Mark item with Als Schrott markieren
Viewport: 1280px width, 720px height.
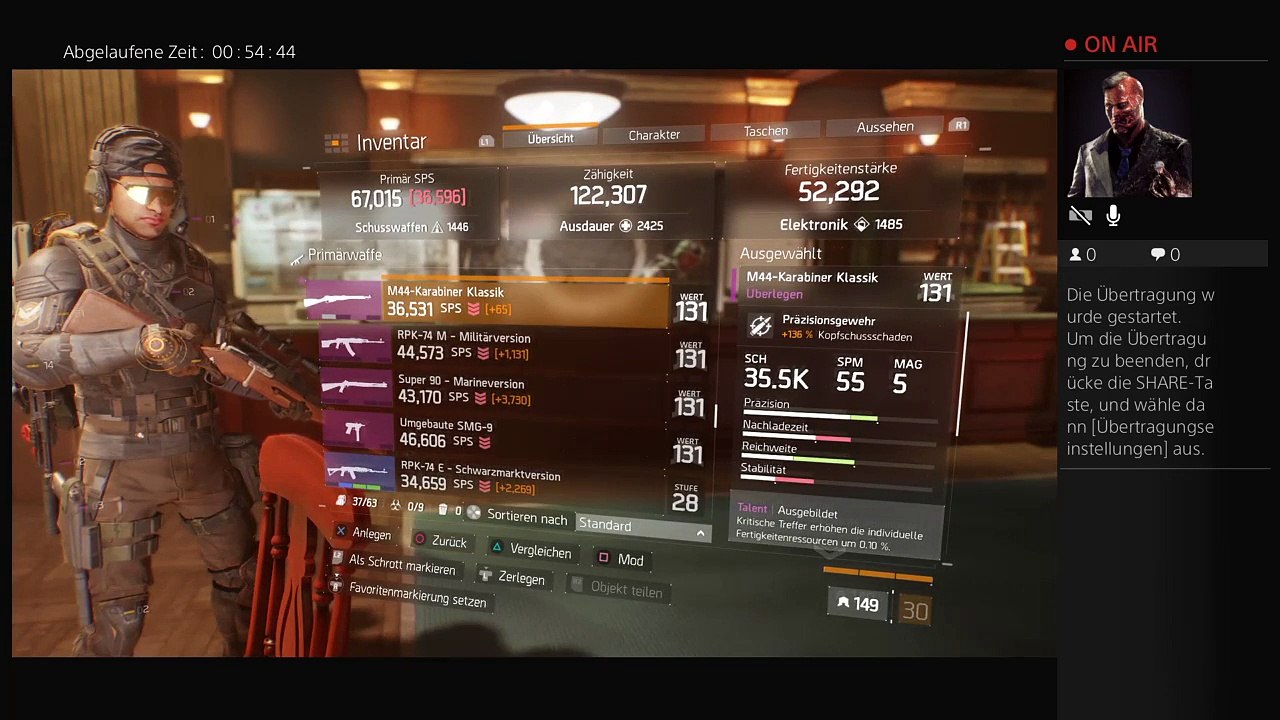click(x=401, y=564)
